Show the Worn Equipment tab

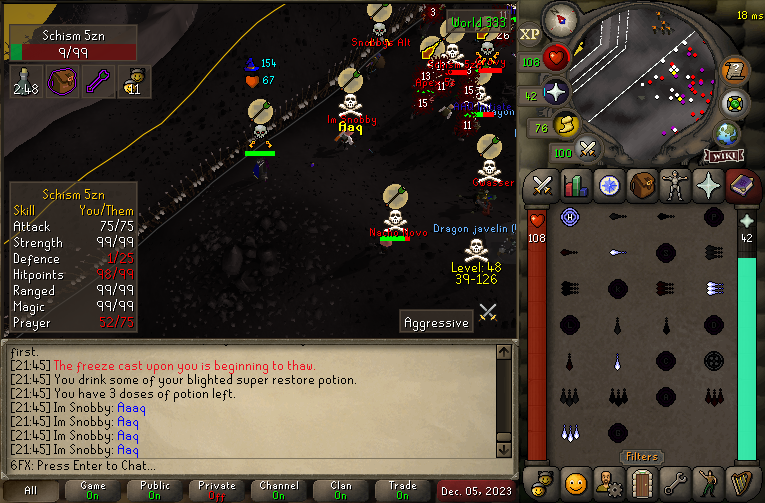coord(675,185)
